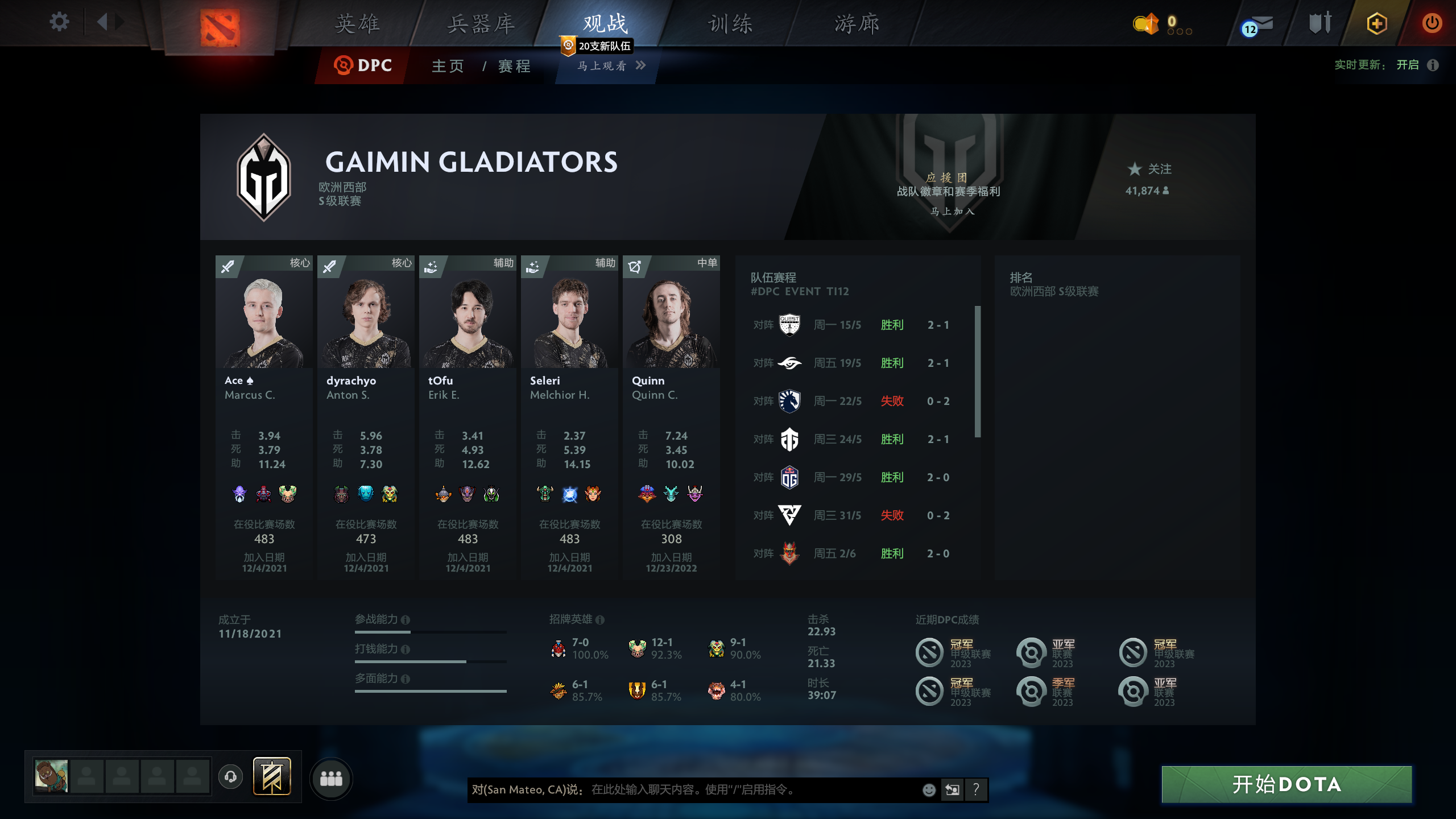Click the red power quit button
The image size is (1456, 819).
(x=1432, y=23)
